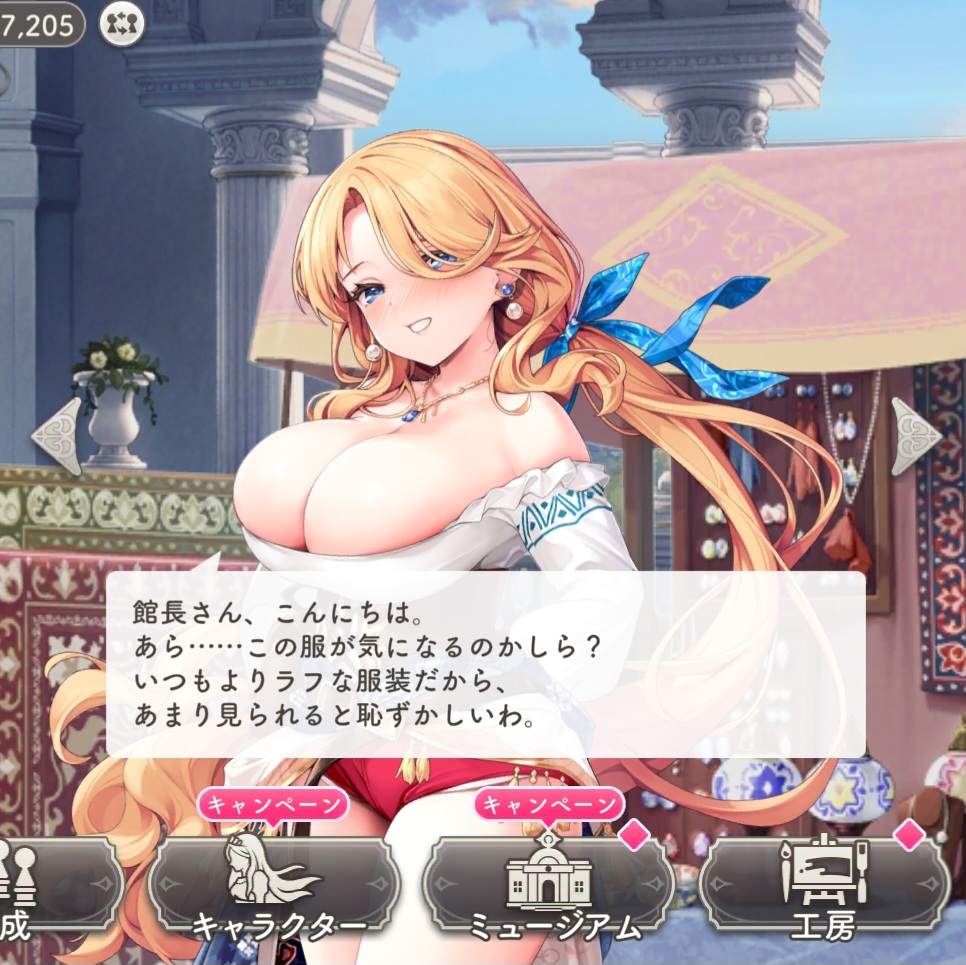This screenshot has width=966, height=965.
Task: Open the ミュージアム (Museum) menu
Action: pos(548,886)
